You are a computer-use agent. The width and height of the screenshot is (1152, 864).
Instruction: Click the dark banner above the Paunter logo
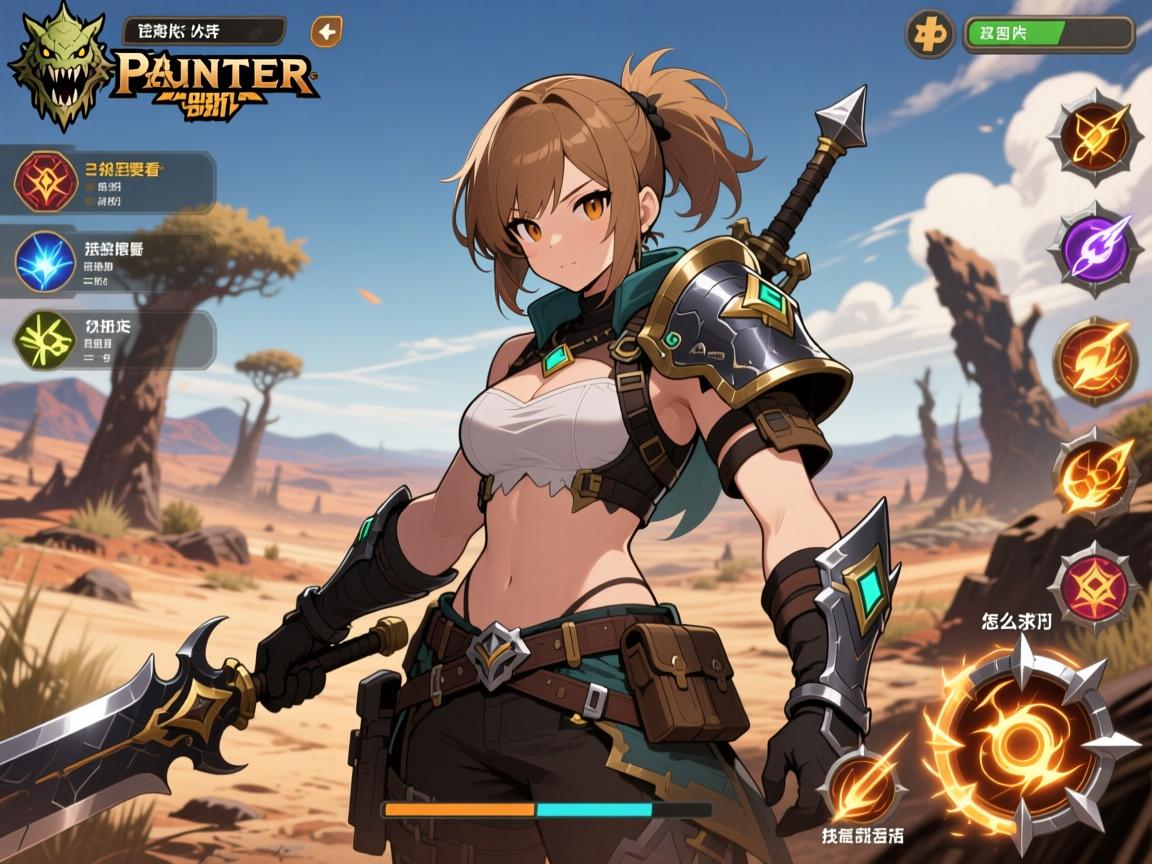204,31
